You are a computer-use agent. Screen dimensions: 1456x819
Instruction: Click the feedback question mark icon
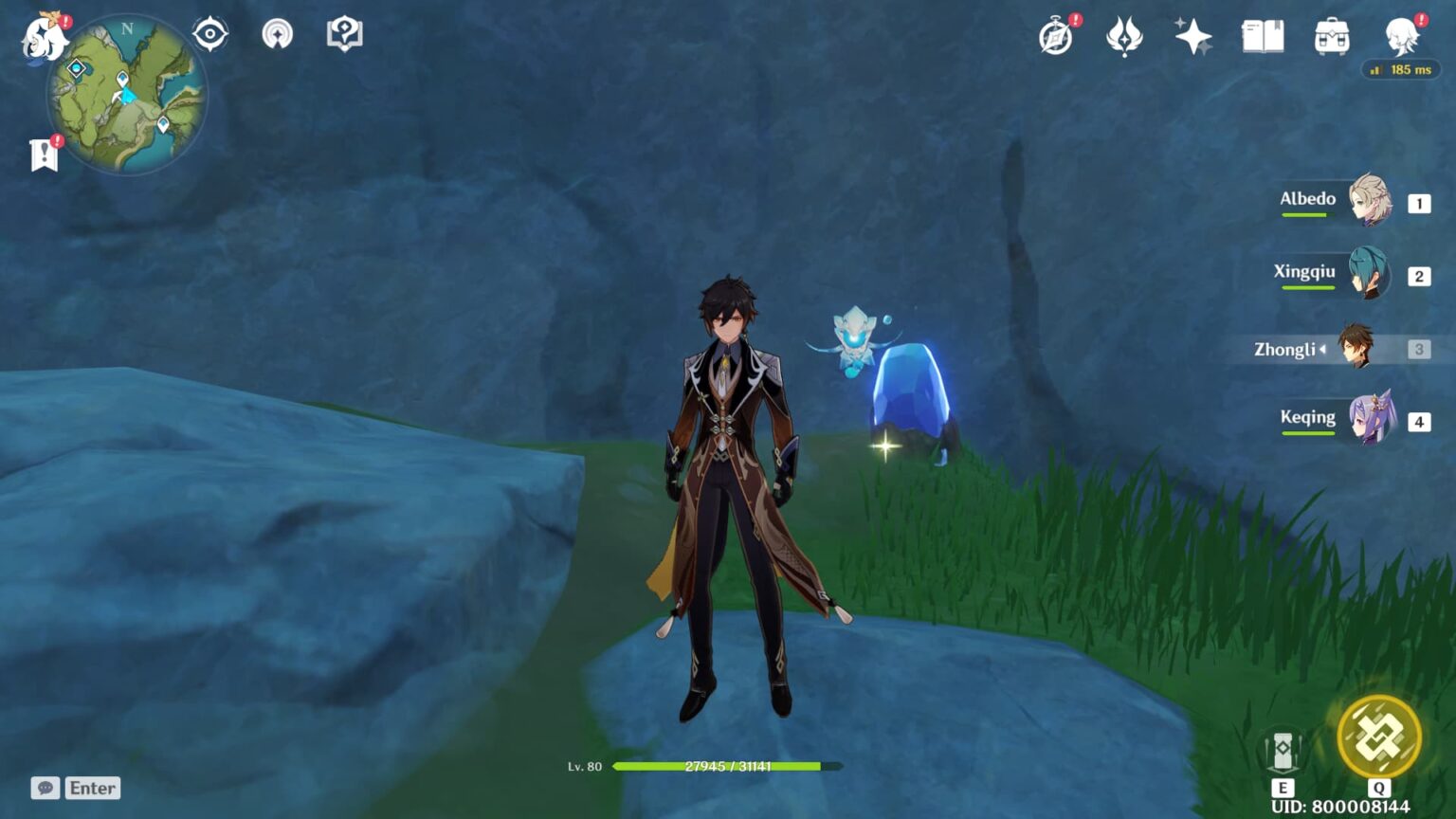coord(342,33)
